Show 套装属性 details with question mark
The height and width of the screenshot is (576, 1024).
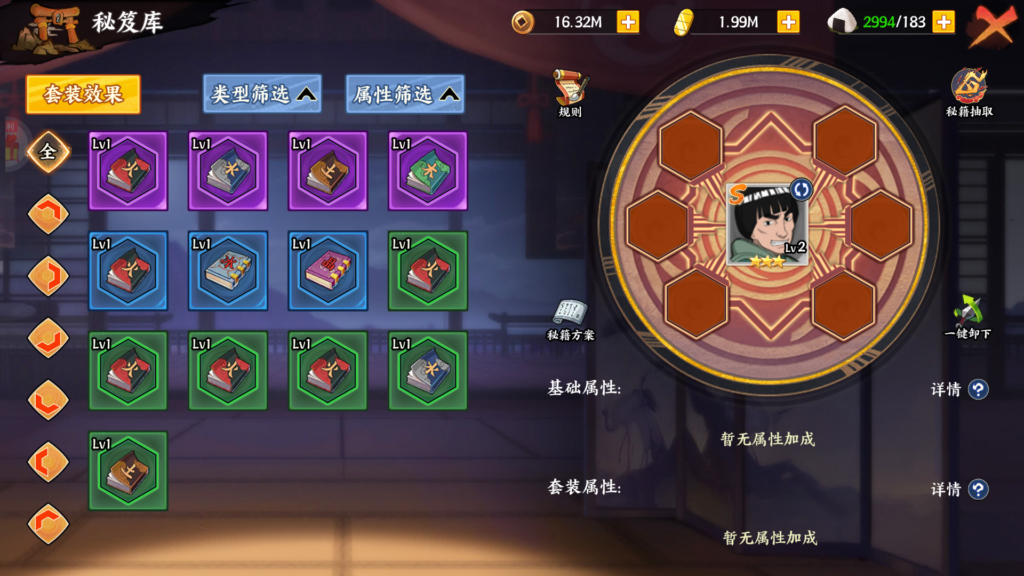(978, 489)
